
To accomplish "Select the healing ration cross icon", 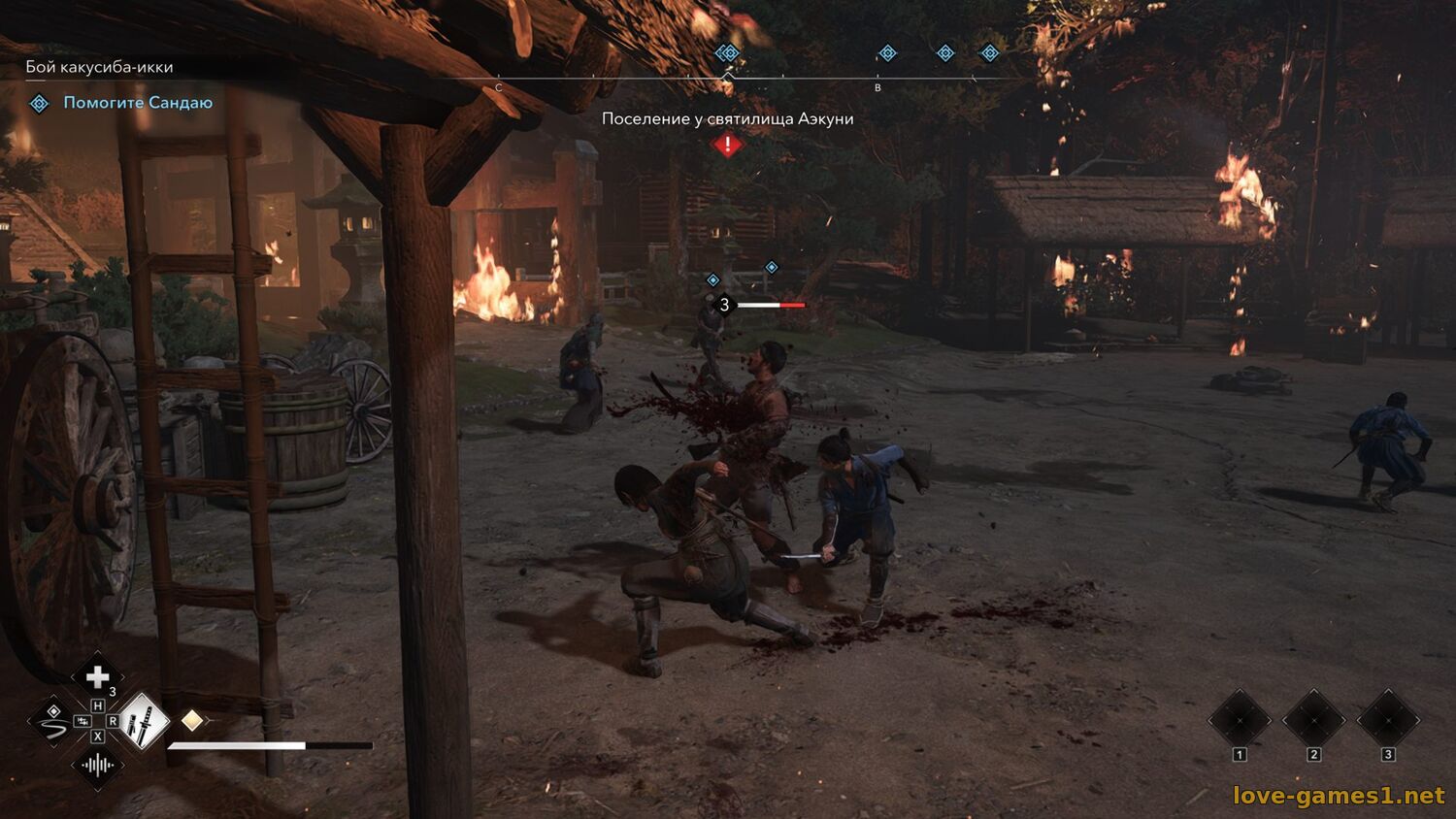I will [97, 677].
